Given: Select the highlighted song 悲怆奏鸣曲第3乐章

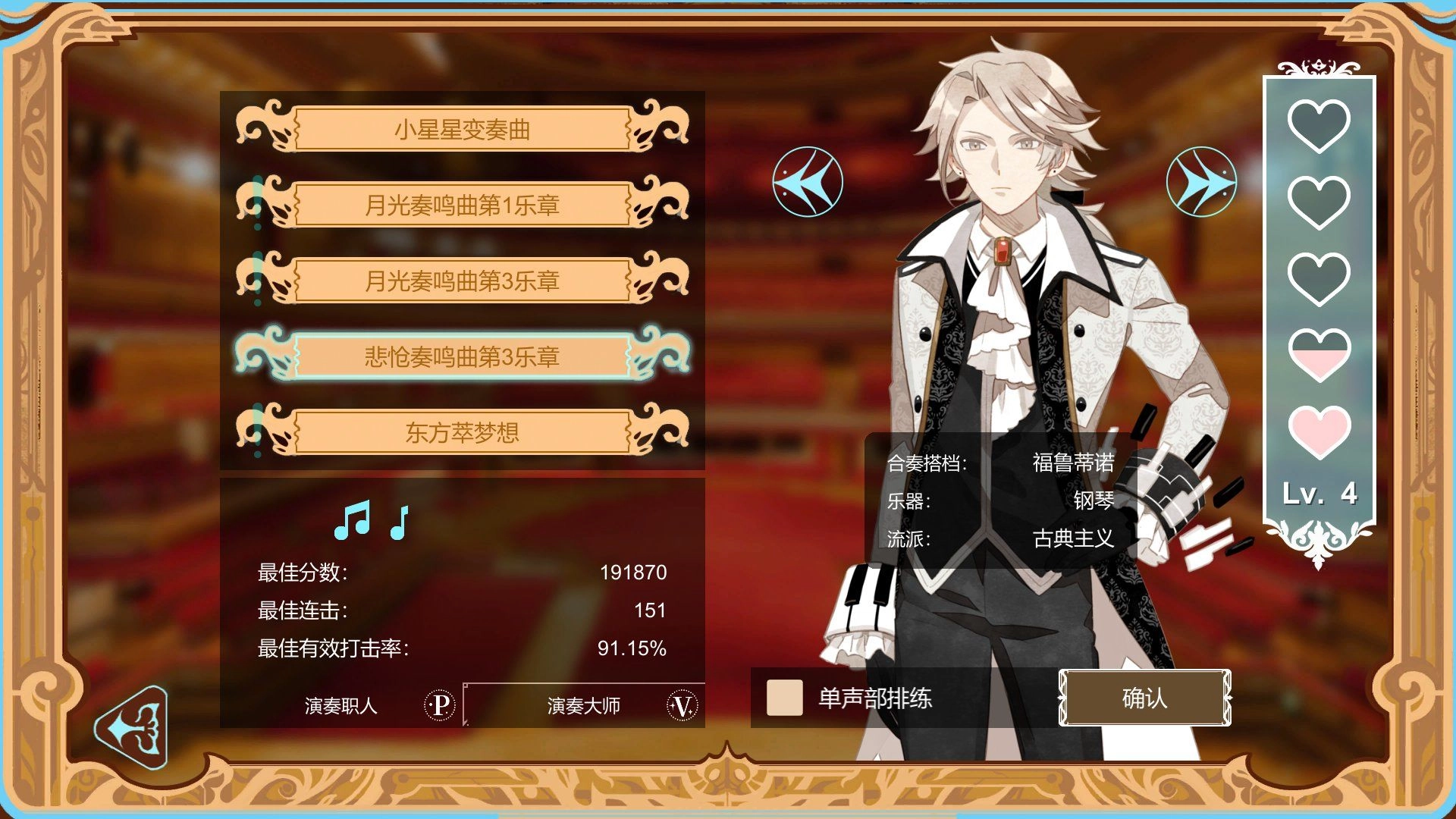Looking at the screenshot, I should 464,356.
